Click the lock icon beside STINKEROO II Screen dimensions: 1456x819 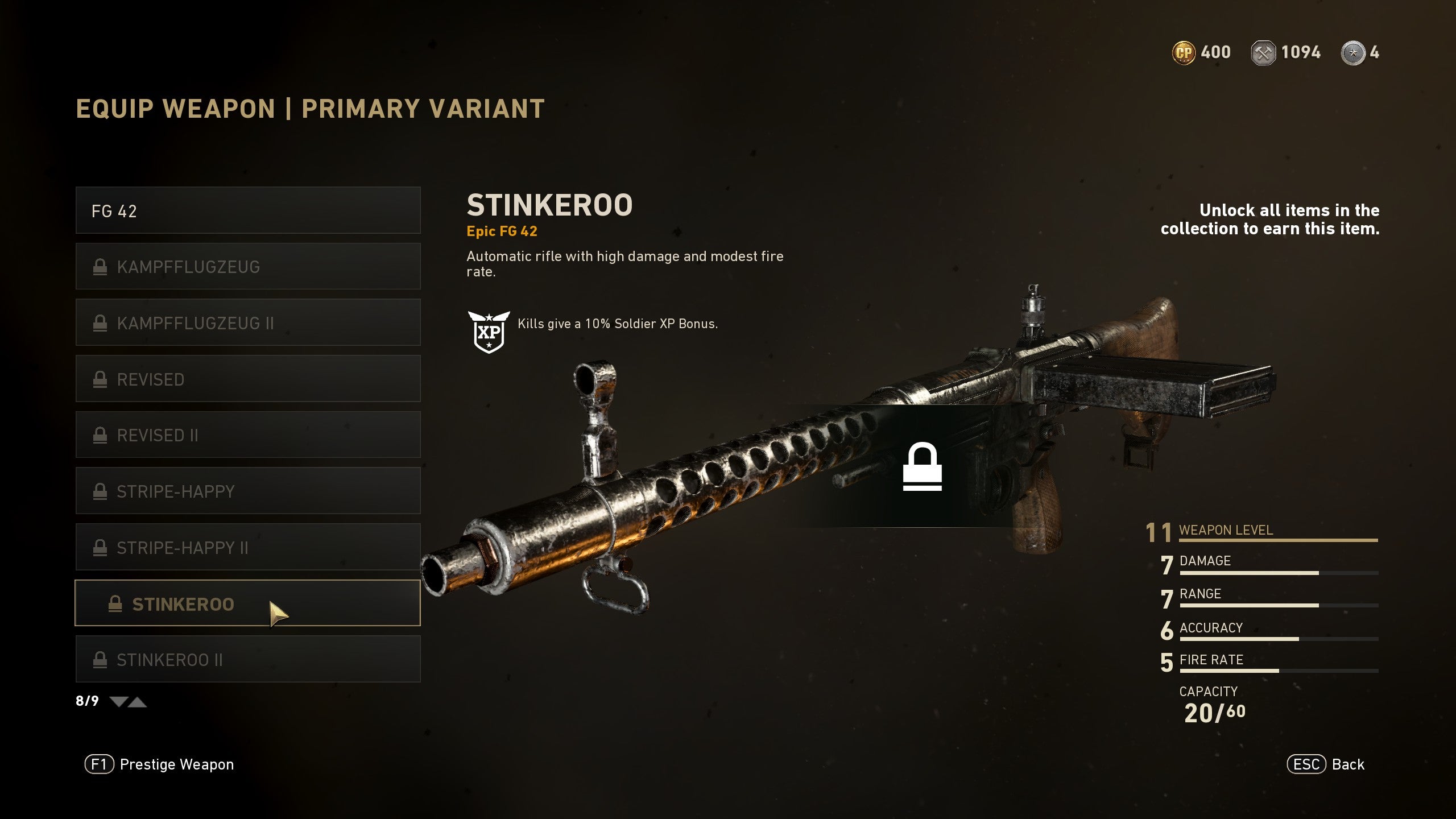click(x=101, y=659)
